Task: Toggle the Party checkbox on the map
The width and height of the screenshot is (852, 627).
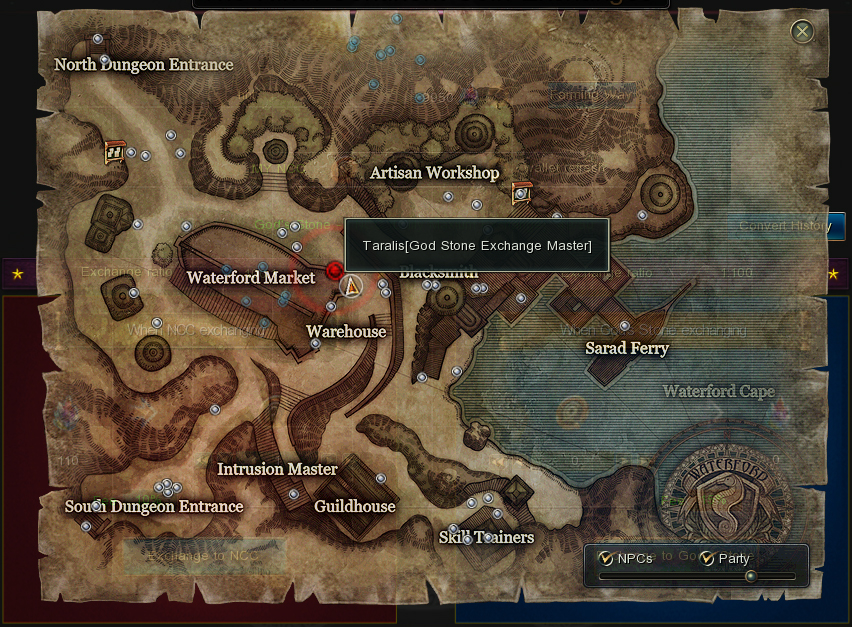Action: point(707,558)
